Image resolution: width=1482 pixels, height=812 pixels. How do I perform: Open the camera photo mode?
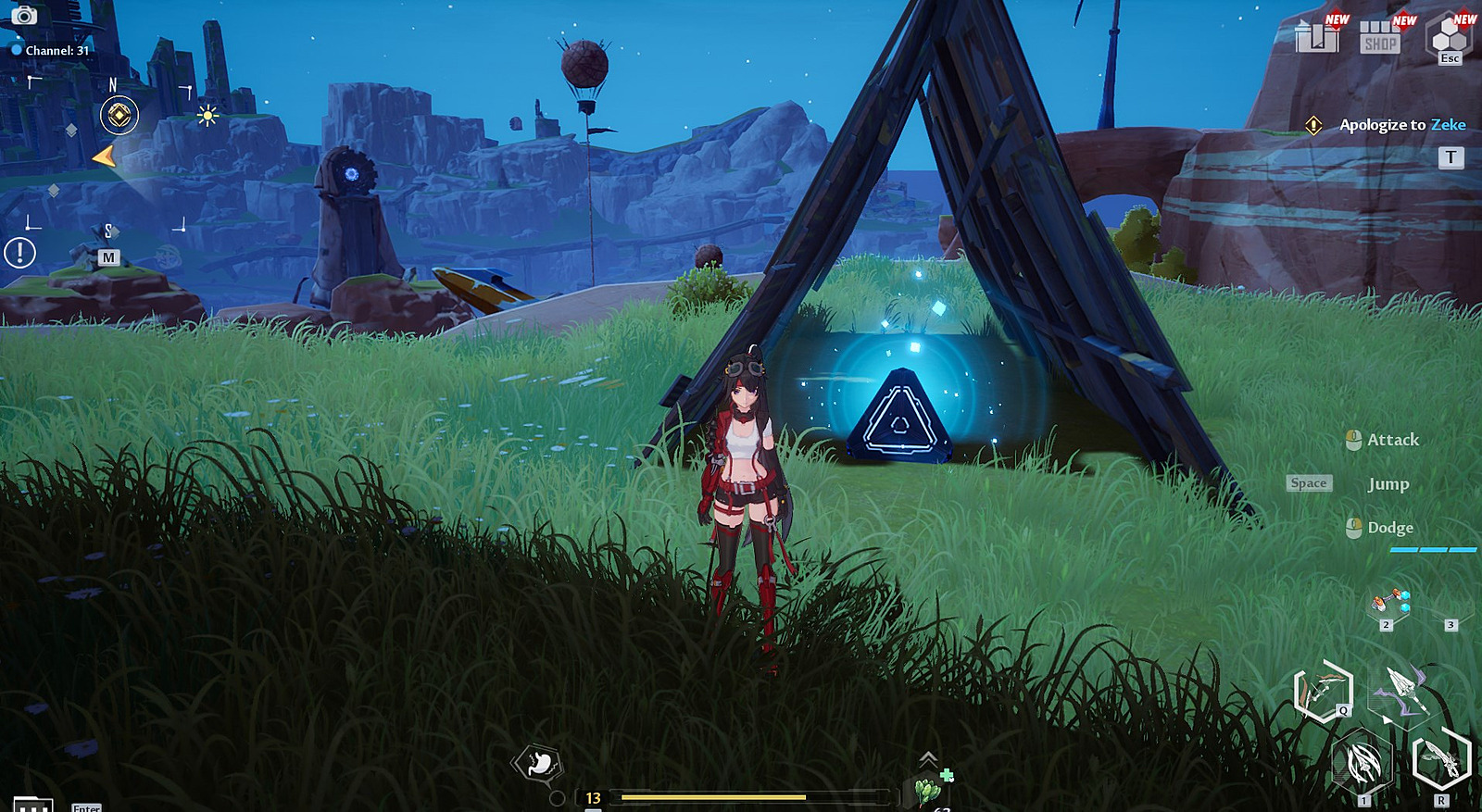(x=24, y=16)
